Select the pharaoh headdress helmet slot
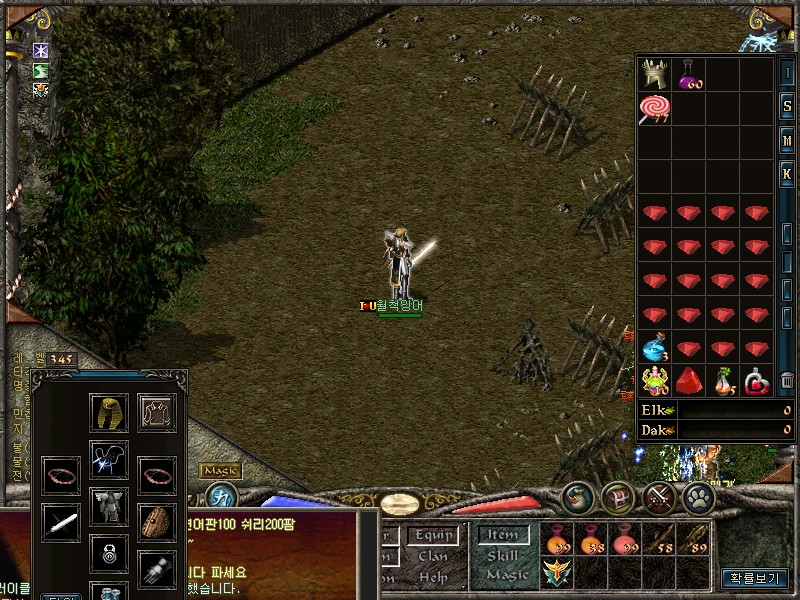This screenshot has width=800, height=600. [x=108, y=412]
